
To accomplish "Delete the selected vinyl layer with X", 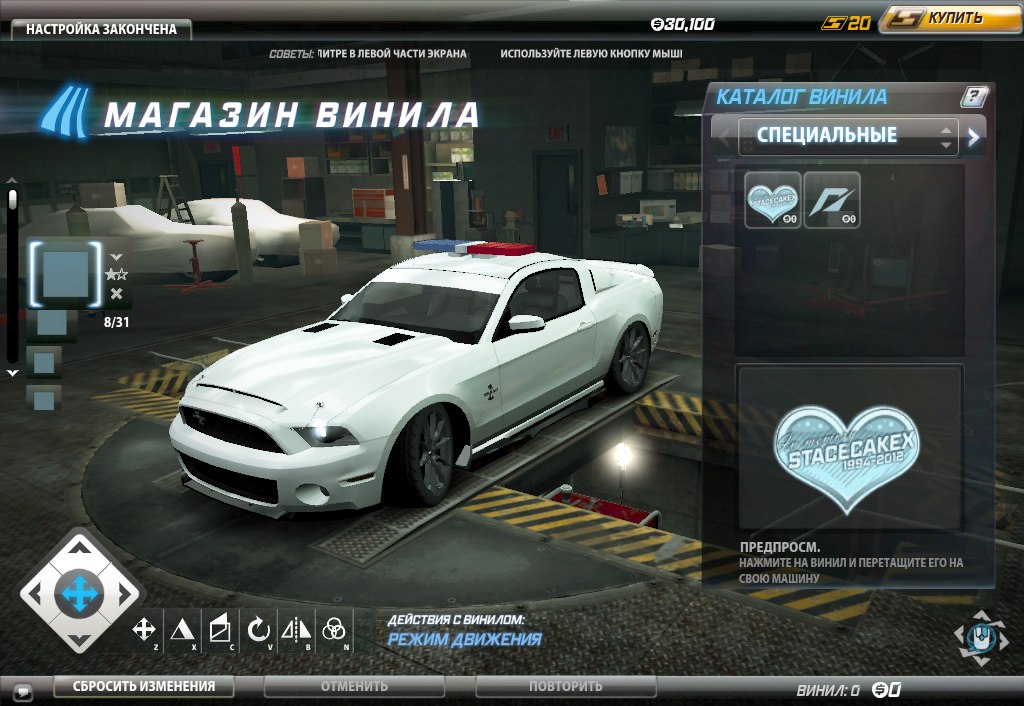I will pos(116,293).
